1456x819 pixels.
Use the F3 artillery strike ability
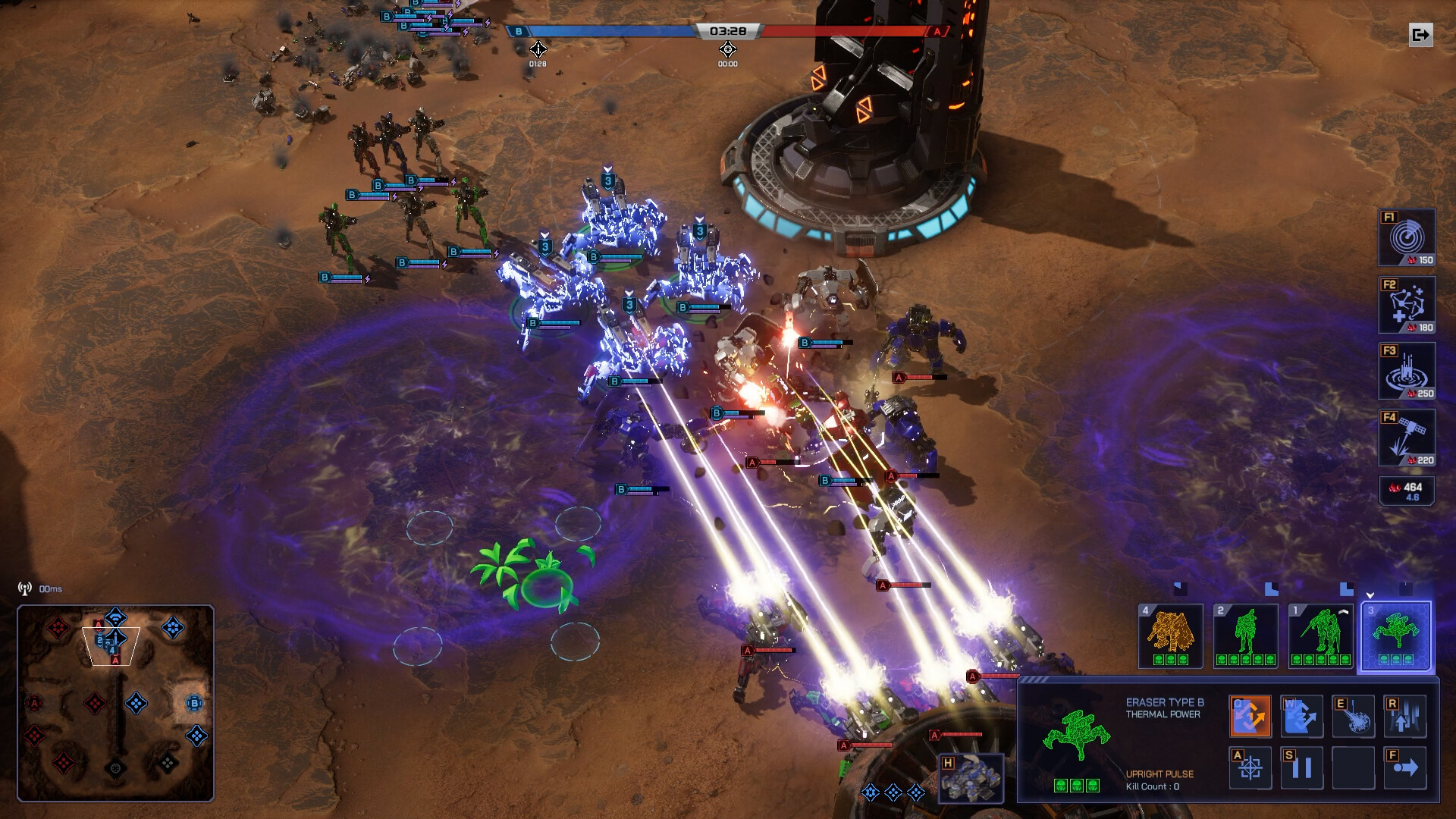(1407, 370)
